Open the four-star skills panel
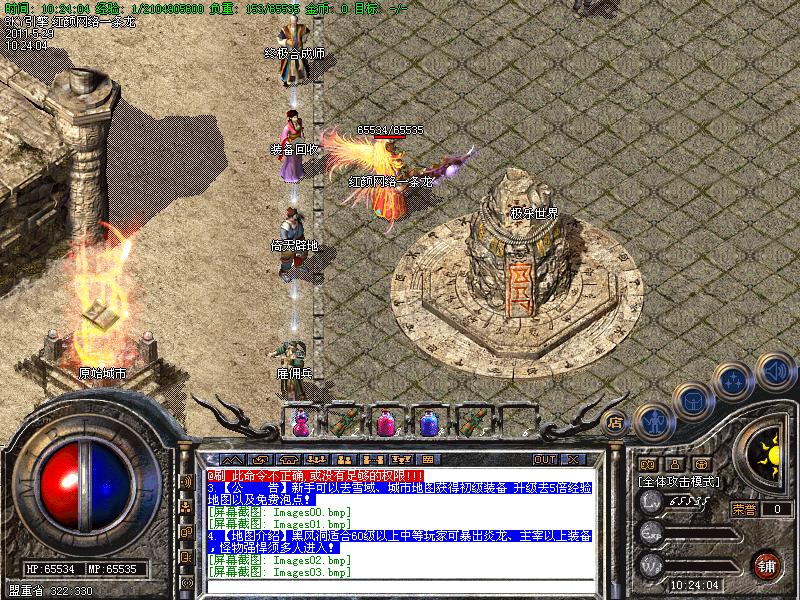The width and height of the screenshot is (800, 600). (735, 380)
